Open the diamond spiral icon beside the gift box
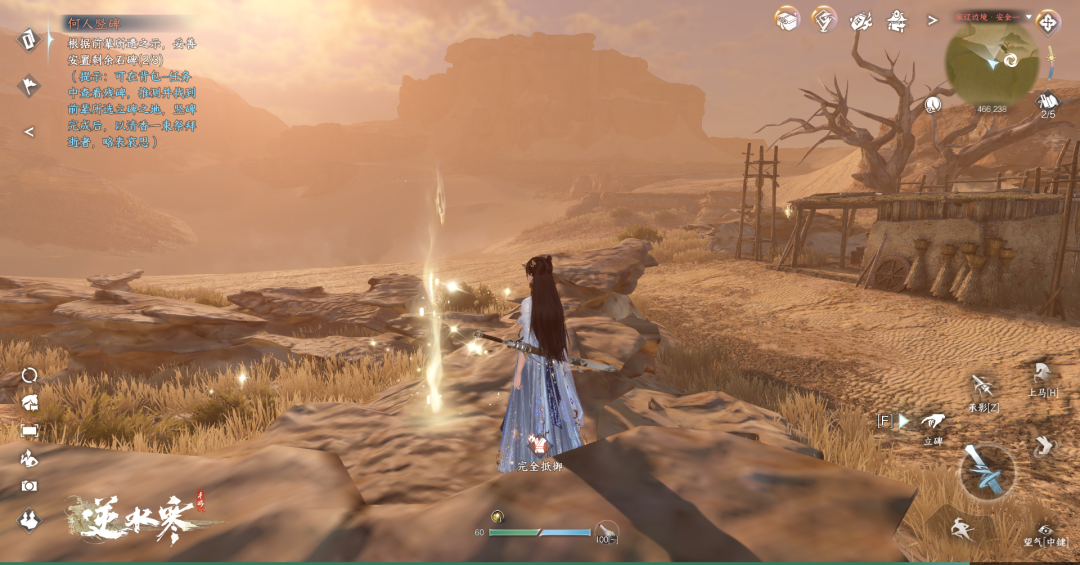Viewport: 1080px width, 565px height. coord(823,19)
